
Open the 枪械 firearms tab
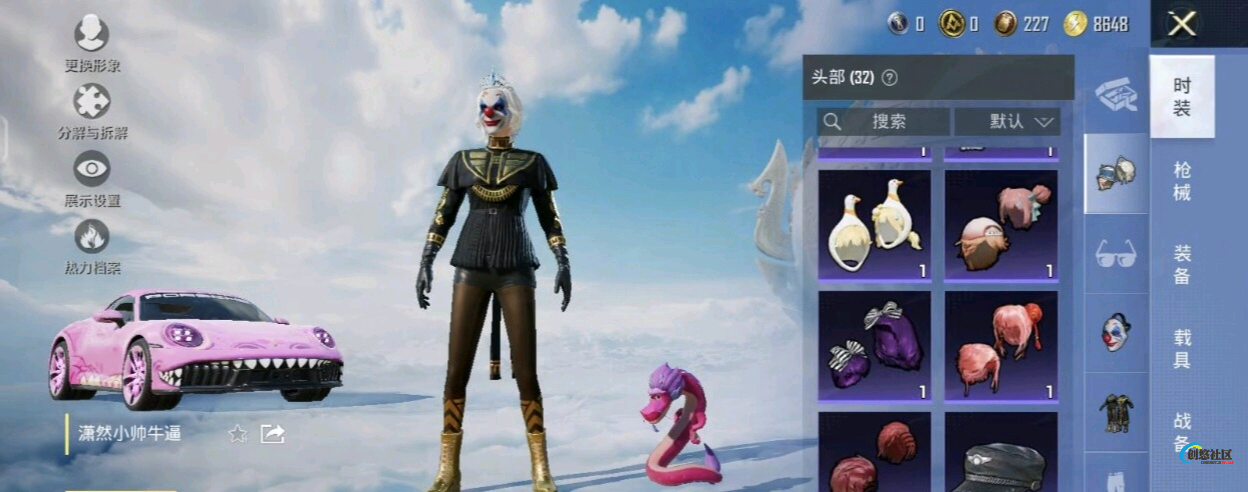point(1182,181)
